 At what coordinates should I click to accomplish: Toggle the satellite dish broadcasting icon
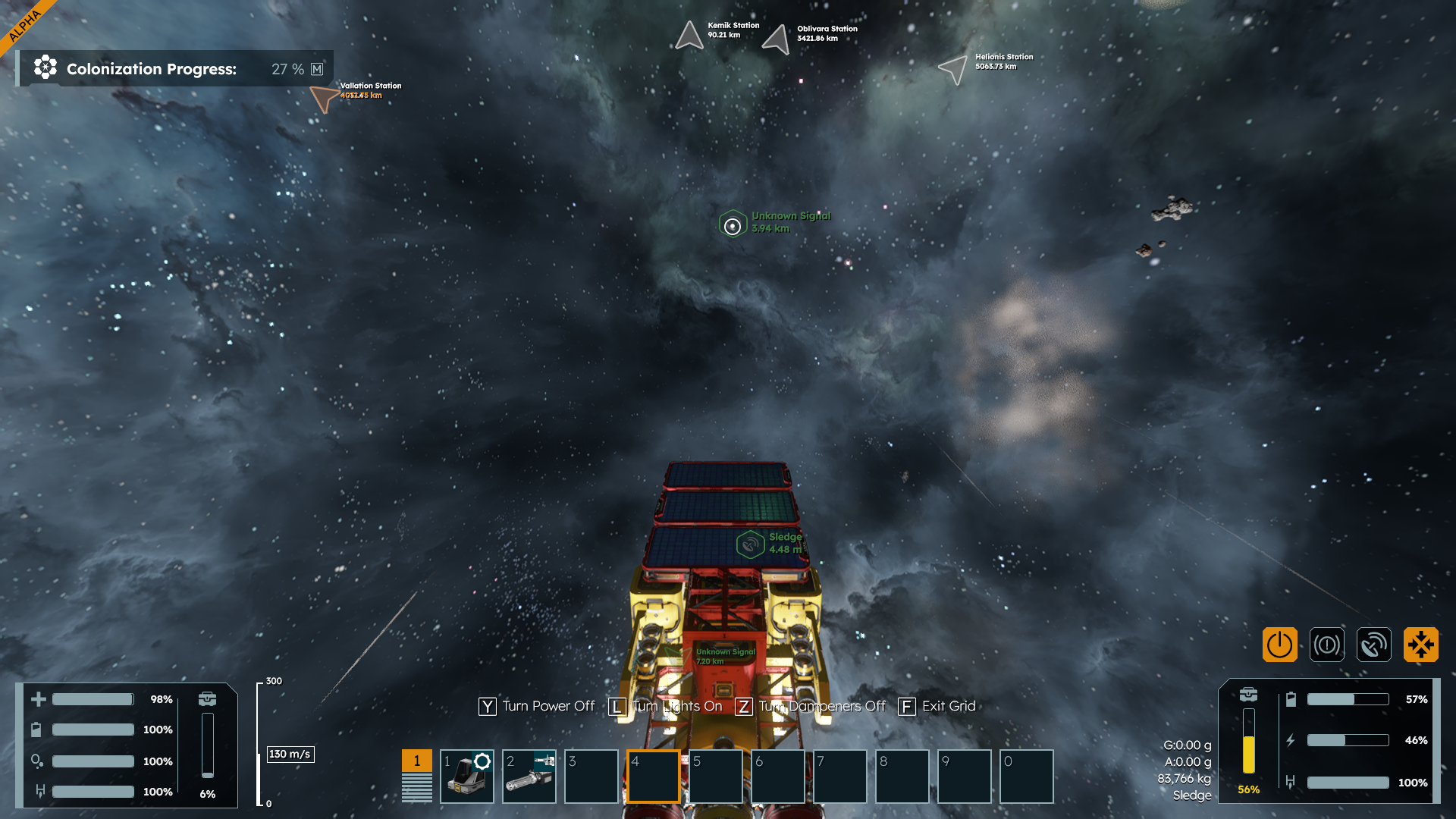(x=1373, y=645)
